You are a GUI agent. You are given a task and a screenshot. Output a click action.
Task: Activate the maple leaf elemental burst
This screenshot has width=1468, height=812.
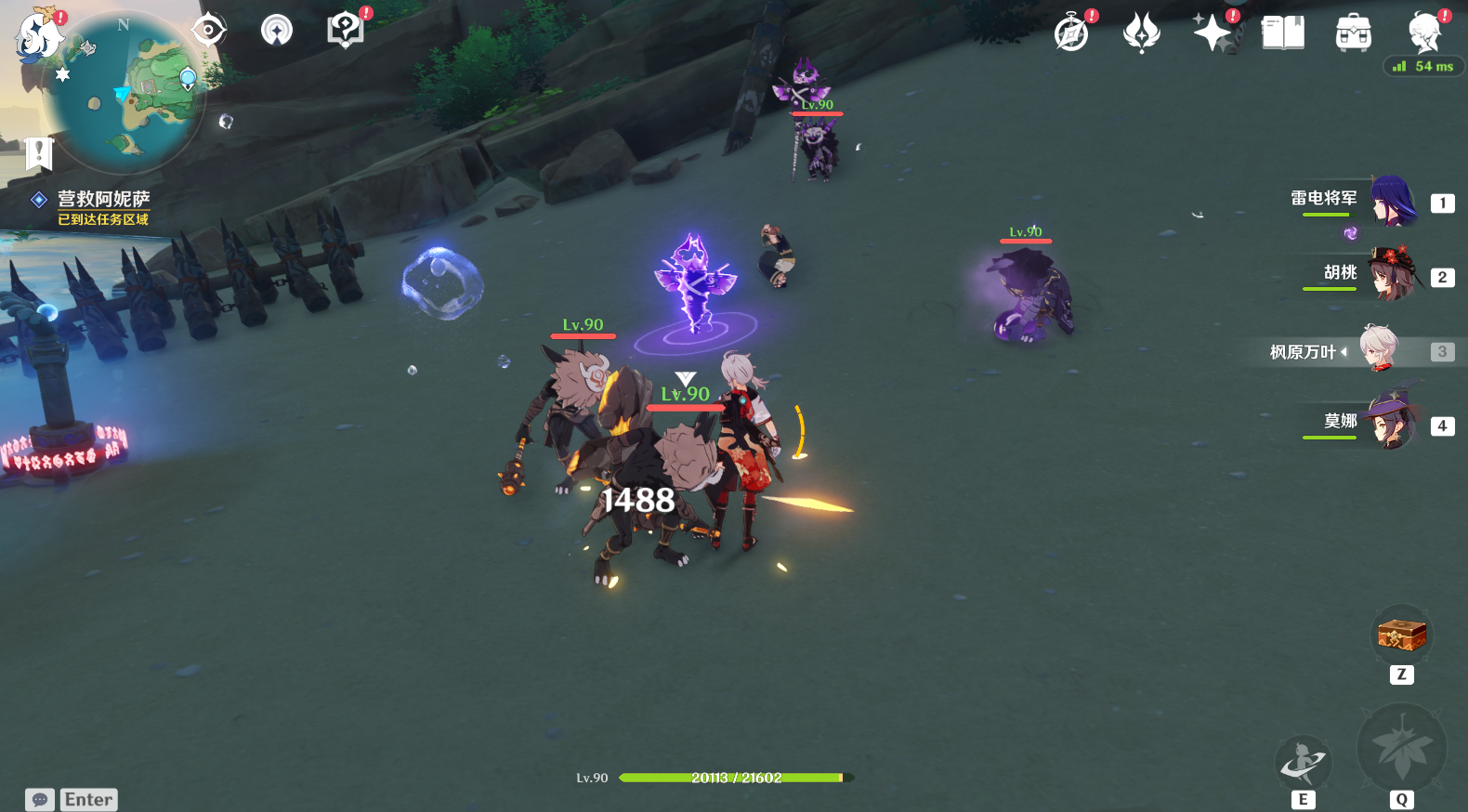tap(1401, 749)
